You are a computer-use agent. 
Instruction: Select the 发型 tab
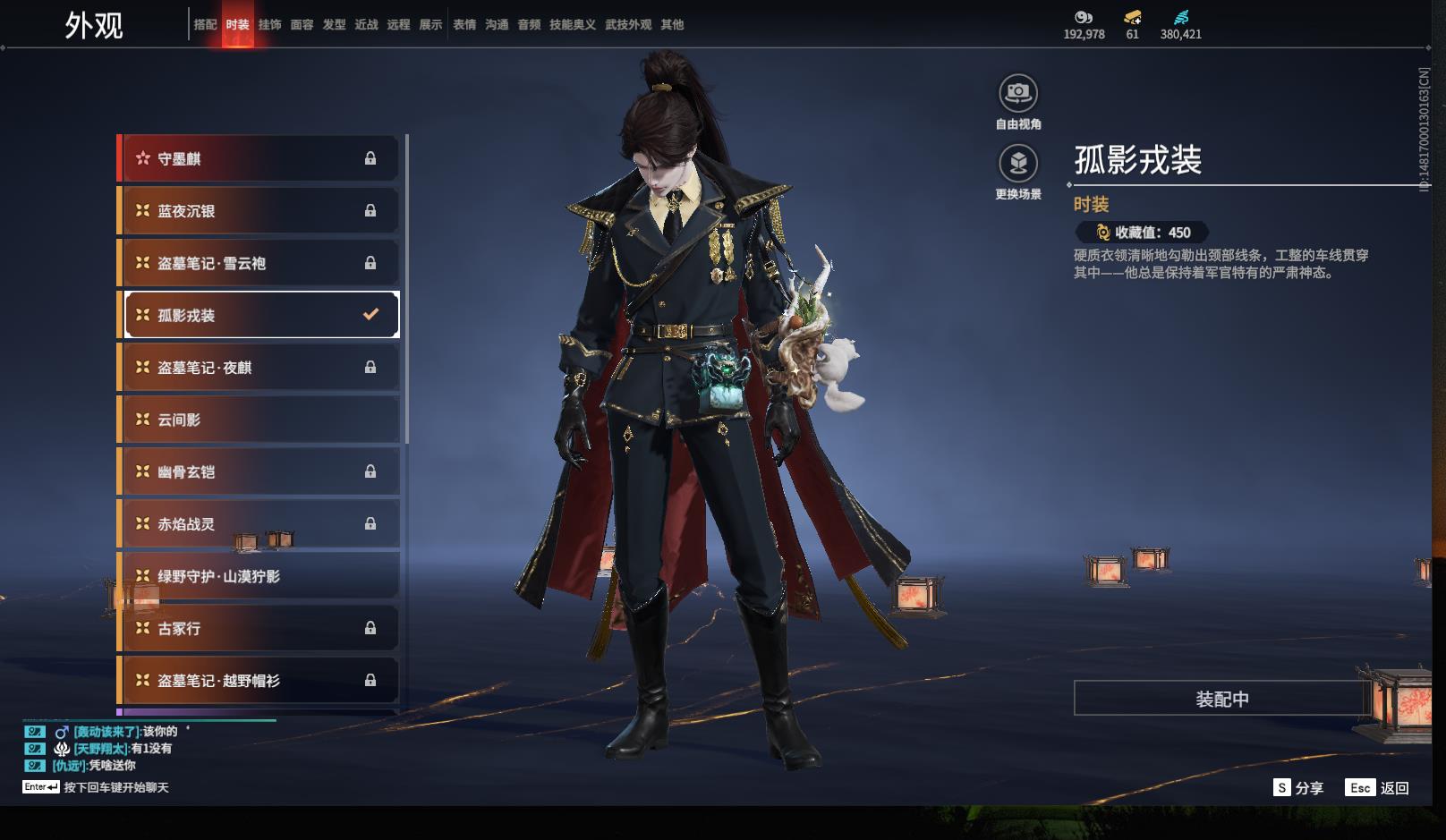pyautogui.click(x=334, y=25)
